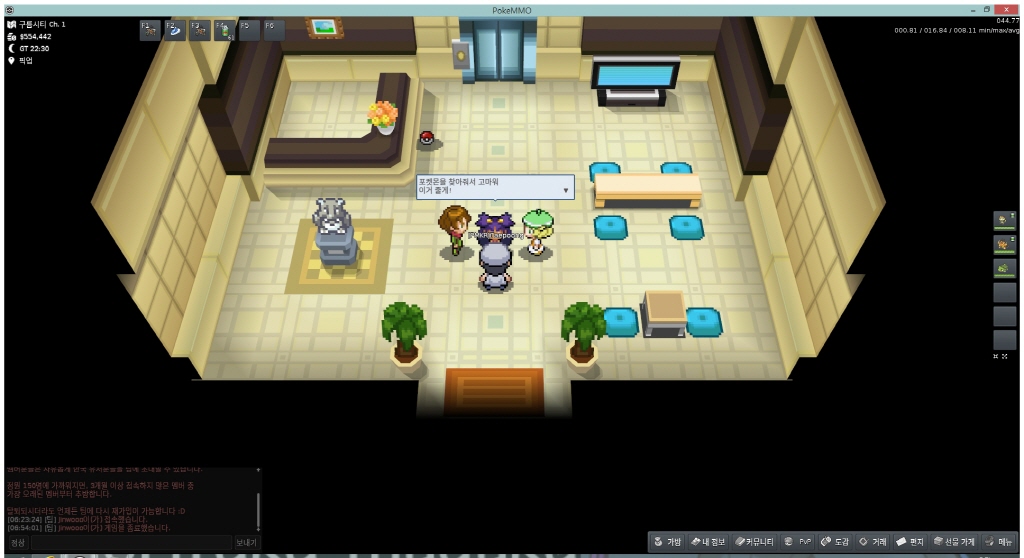The width and height of the screenshot is (1024, 558).
Task: Click the 보내기 send button in chat
Action: click(x=246, y=542)
